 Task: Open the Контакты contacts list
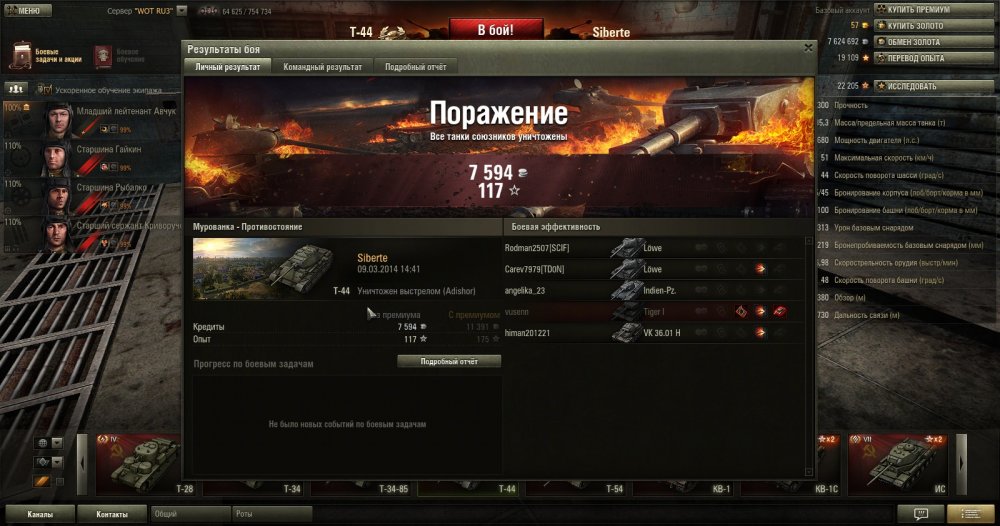pyautogui.click(x=112, y=514)
